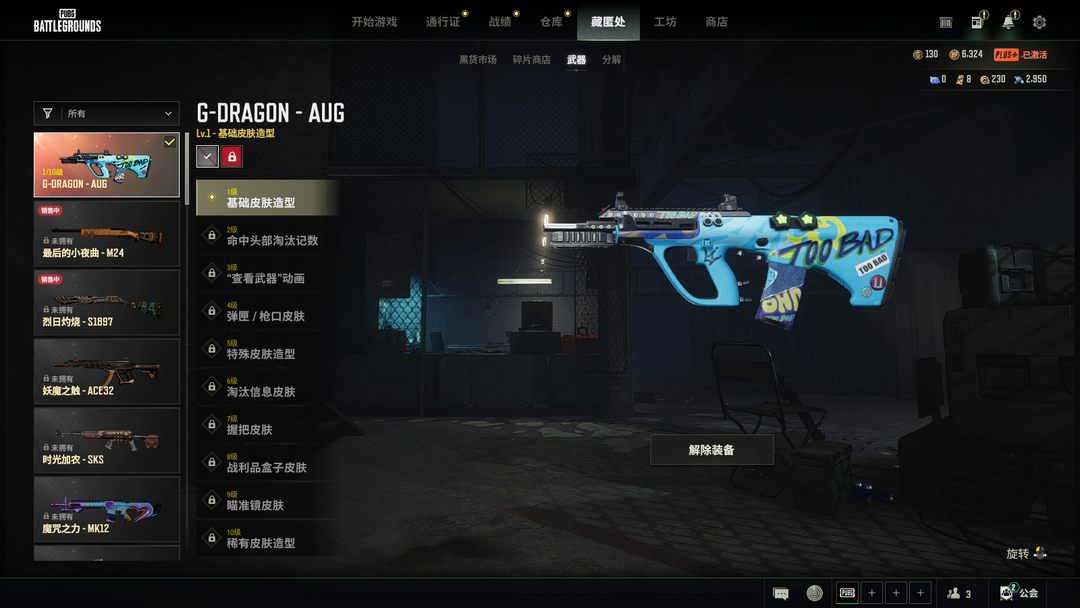Viewport: 1080px width, 608px height.
Task: Open the 黑货市场 sub-tab
Action: pos(477,60)
